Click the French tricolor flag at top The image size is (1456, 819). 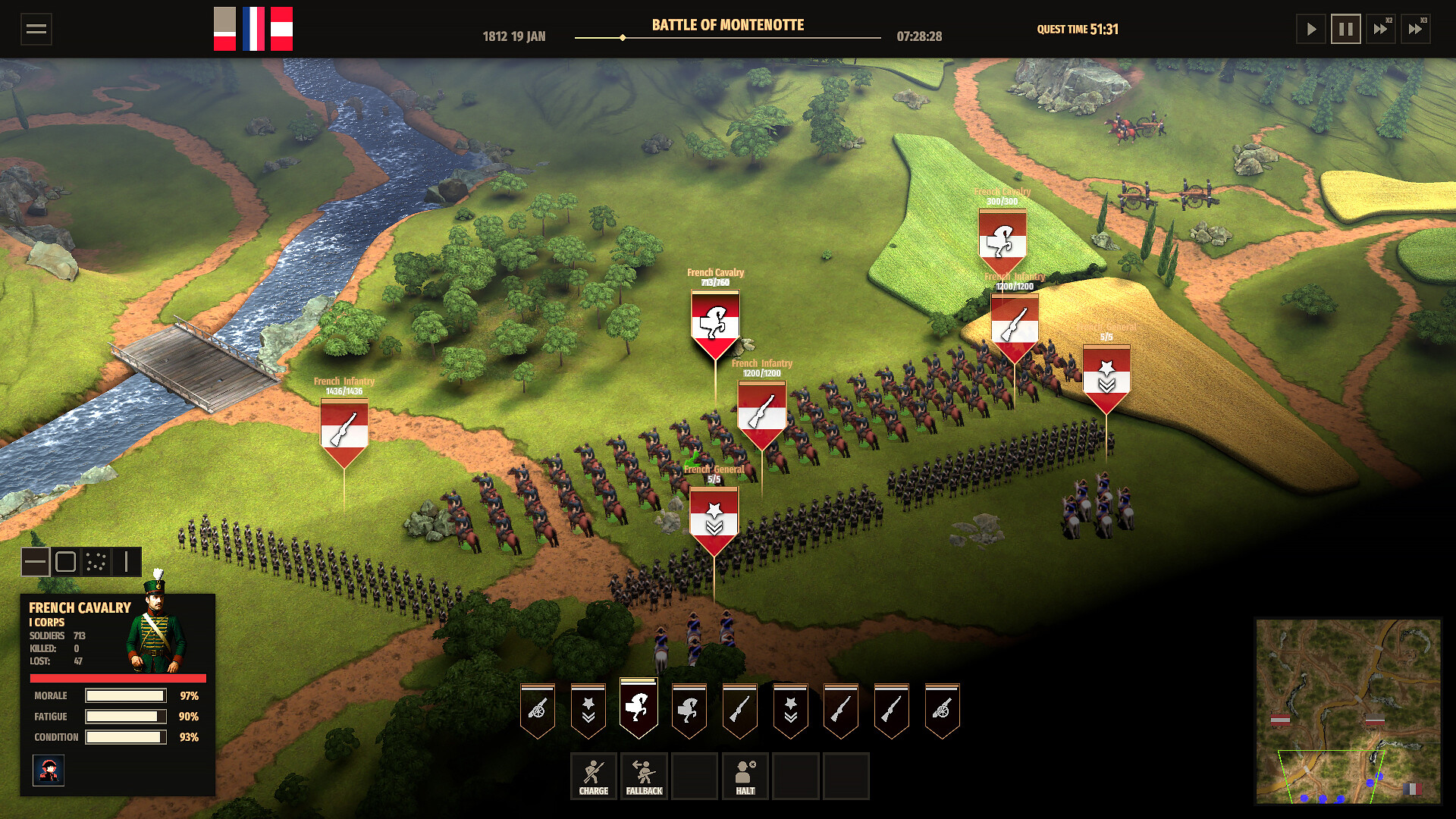(253, 29)
